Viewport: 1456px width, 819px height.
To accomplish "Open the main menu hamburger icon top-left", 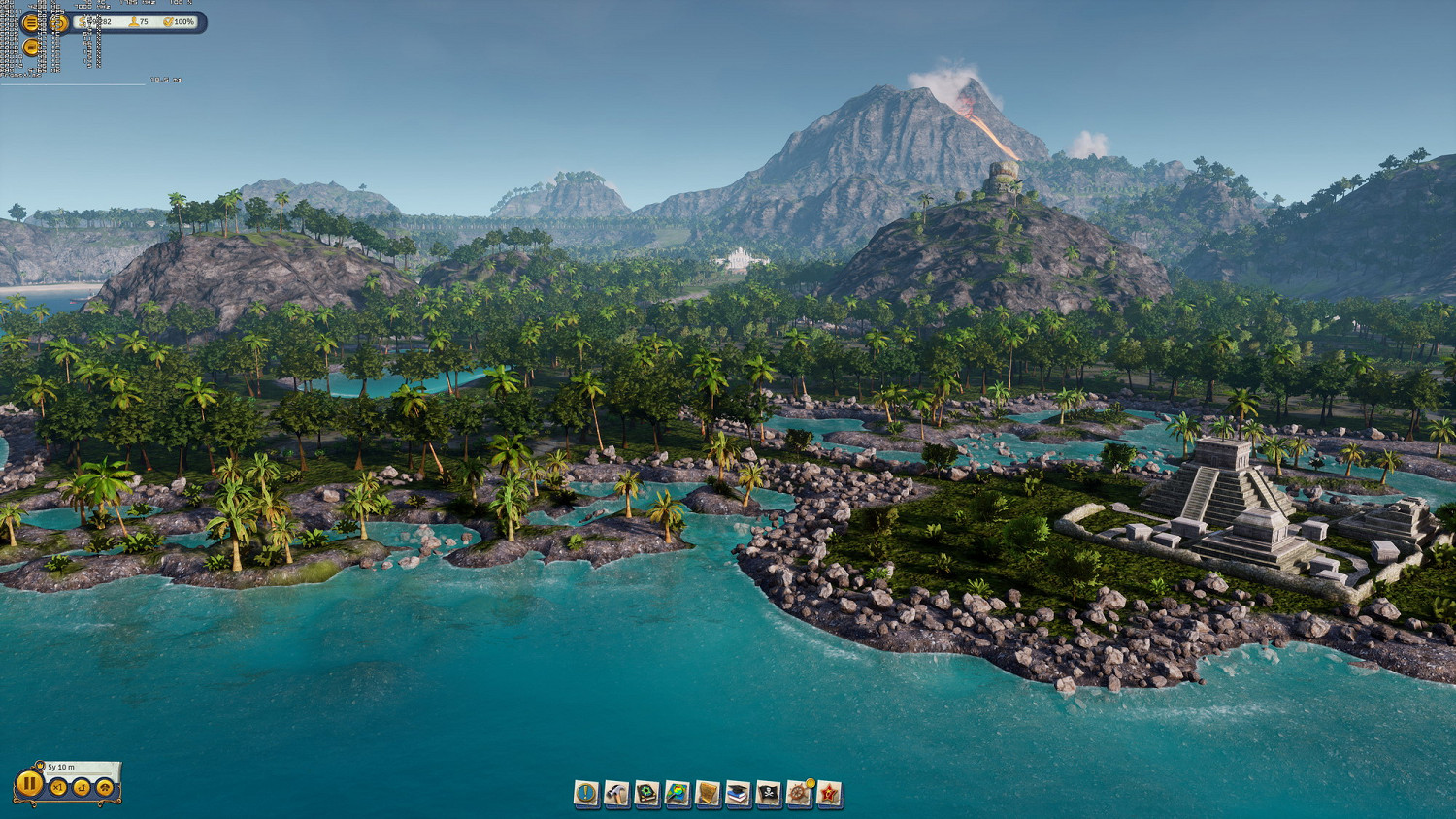I will tap(30, 23).
